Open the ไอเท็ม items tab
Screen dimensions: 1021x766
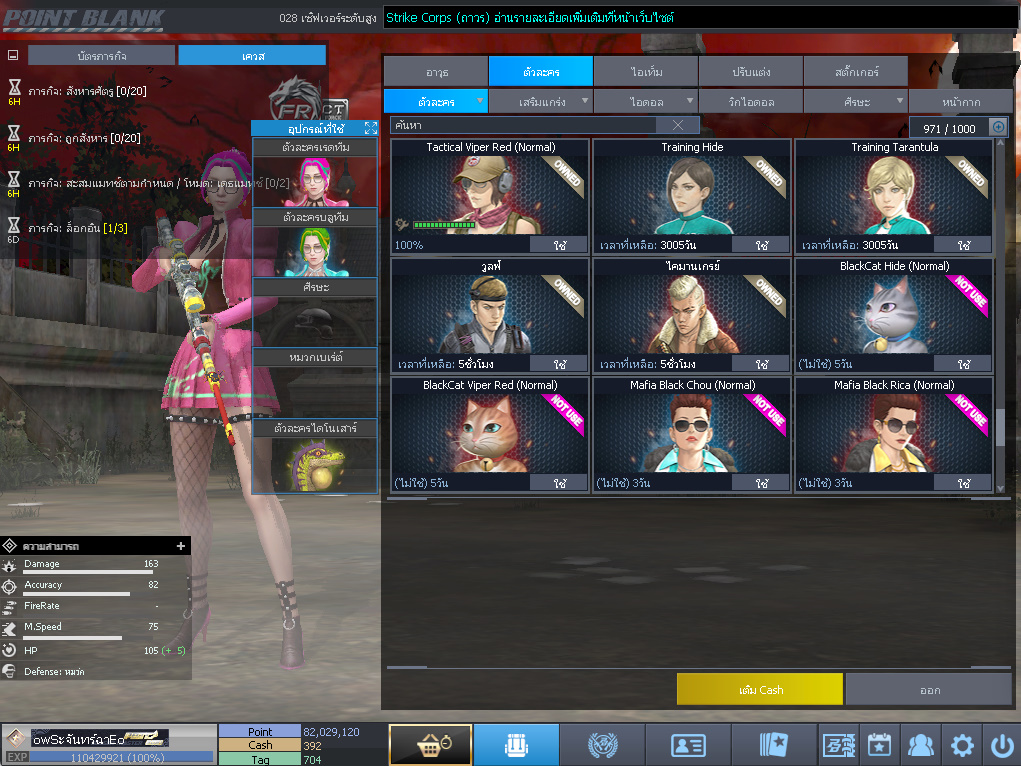tap(645, 71)
